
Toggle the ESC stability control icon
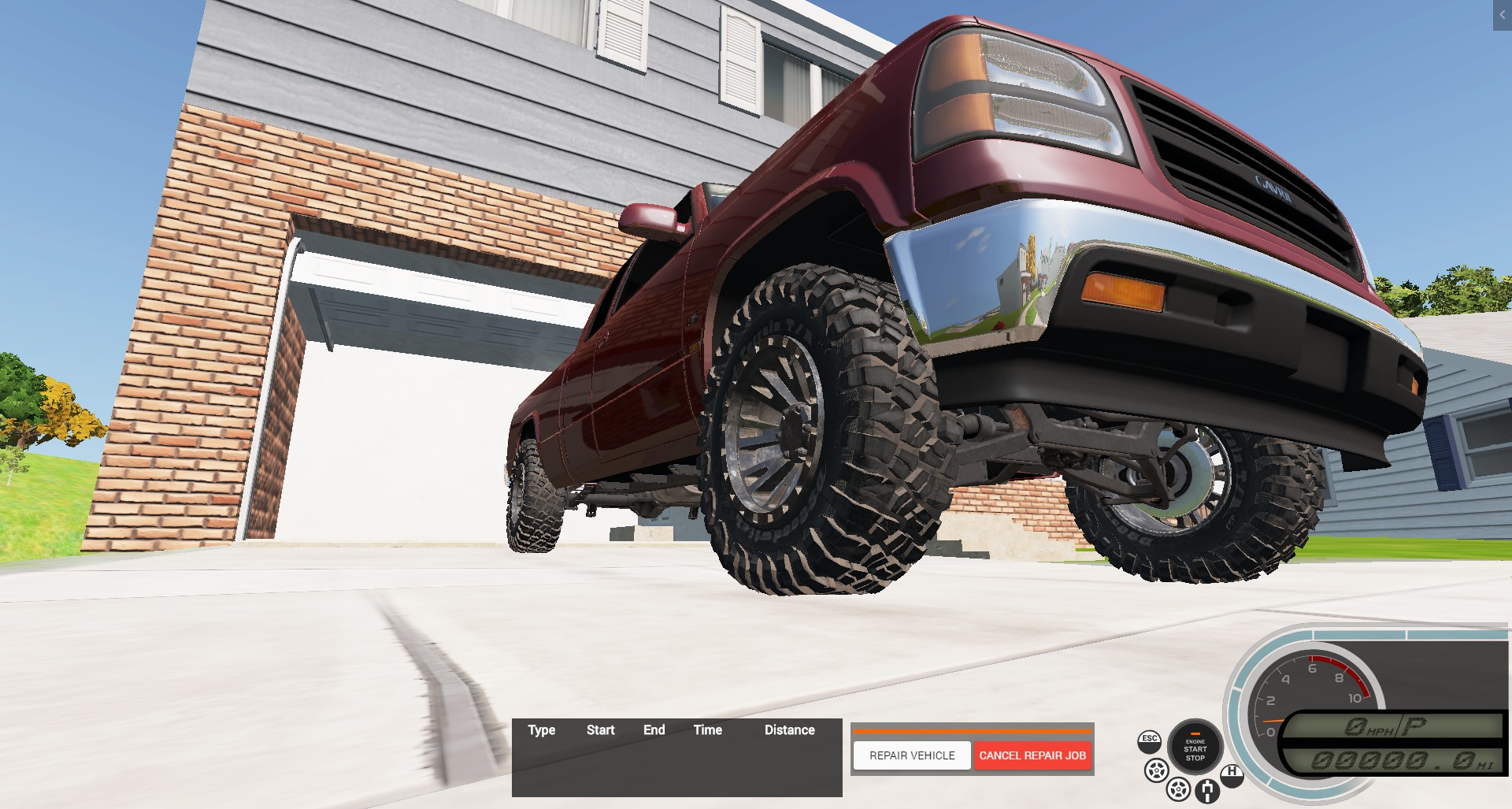coord(1150,740)
